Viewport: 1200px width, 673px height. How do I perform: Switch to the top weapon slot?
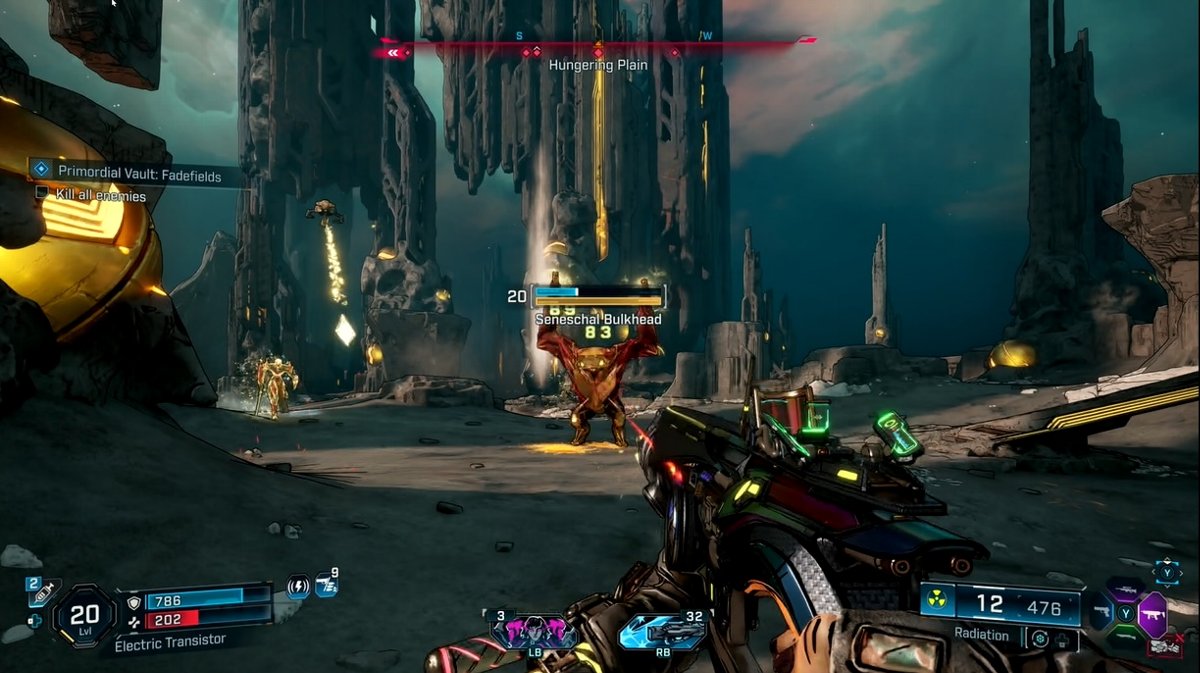(x=1127, y=587)
